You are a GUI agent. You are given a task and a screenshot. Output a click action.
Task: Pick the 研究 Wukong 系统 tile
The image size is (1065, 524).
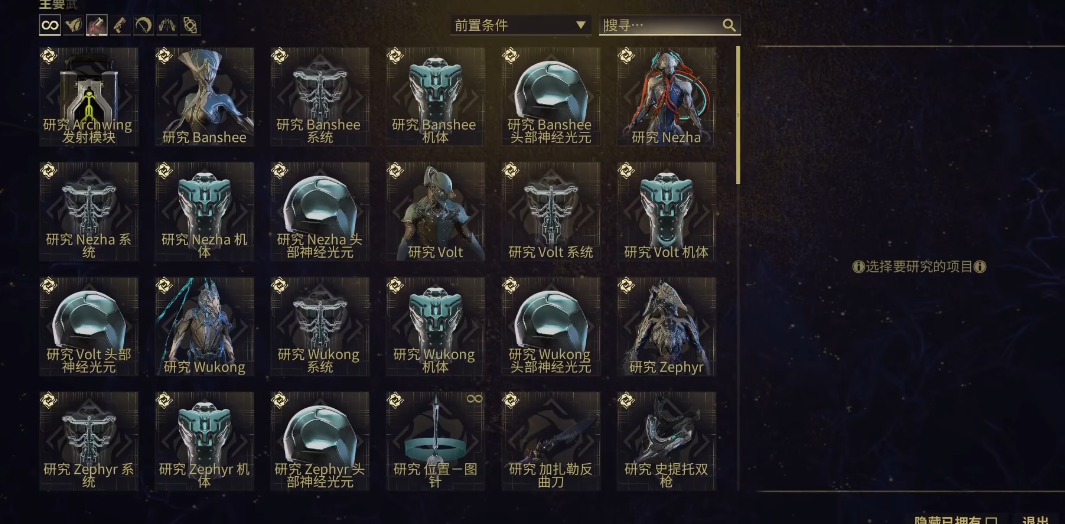click(x=319, y=327)
